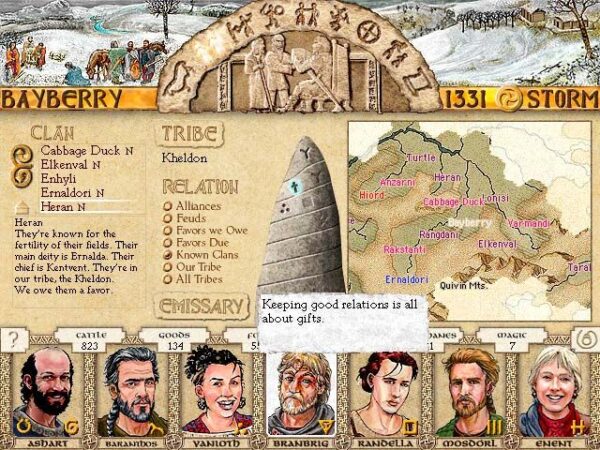Click the Emissary button
This screenshot has height=450, width=600.
[200, 306]
